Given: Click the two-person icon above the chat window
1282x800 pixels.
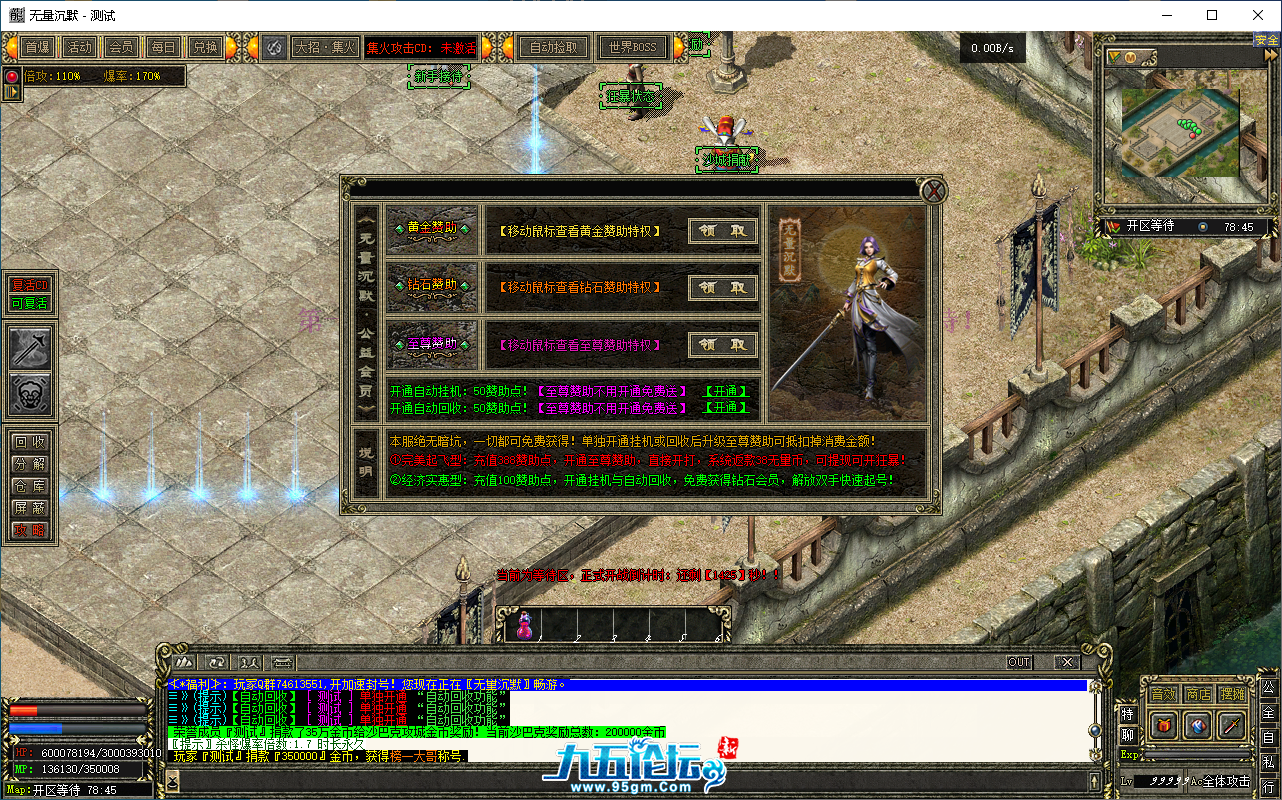Looking at the screenshot, I should 250,662.
